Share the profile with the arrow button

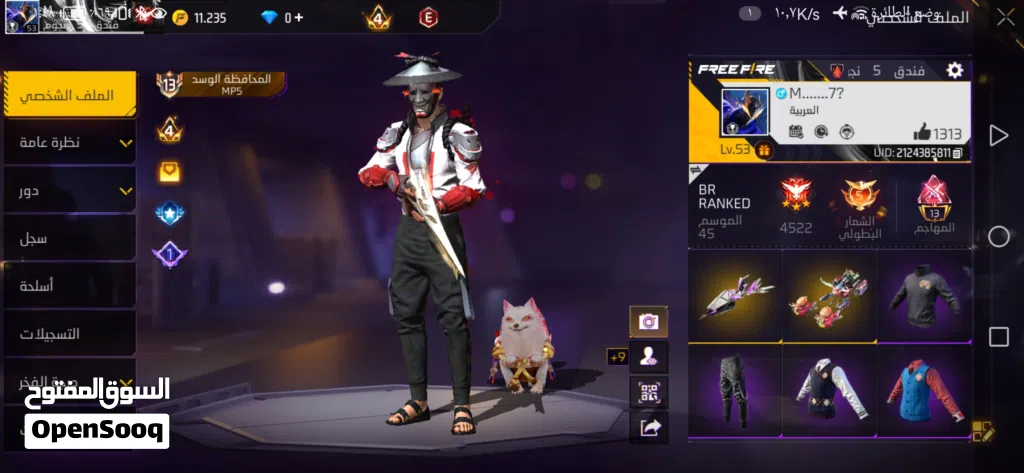click(x=648, y=427)
